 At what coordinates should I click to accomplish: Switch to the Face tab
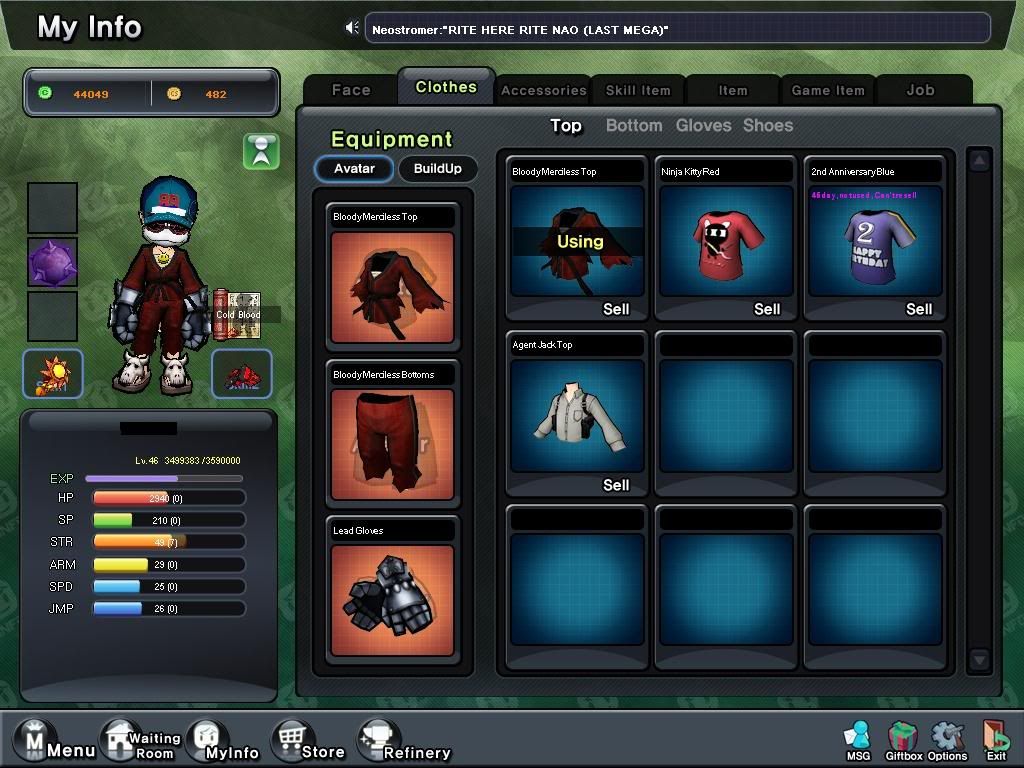click(351, 90)
